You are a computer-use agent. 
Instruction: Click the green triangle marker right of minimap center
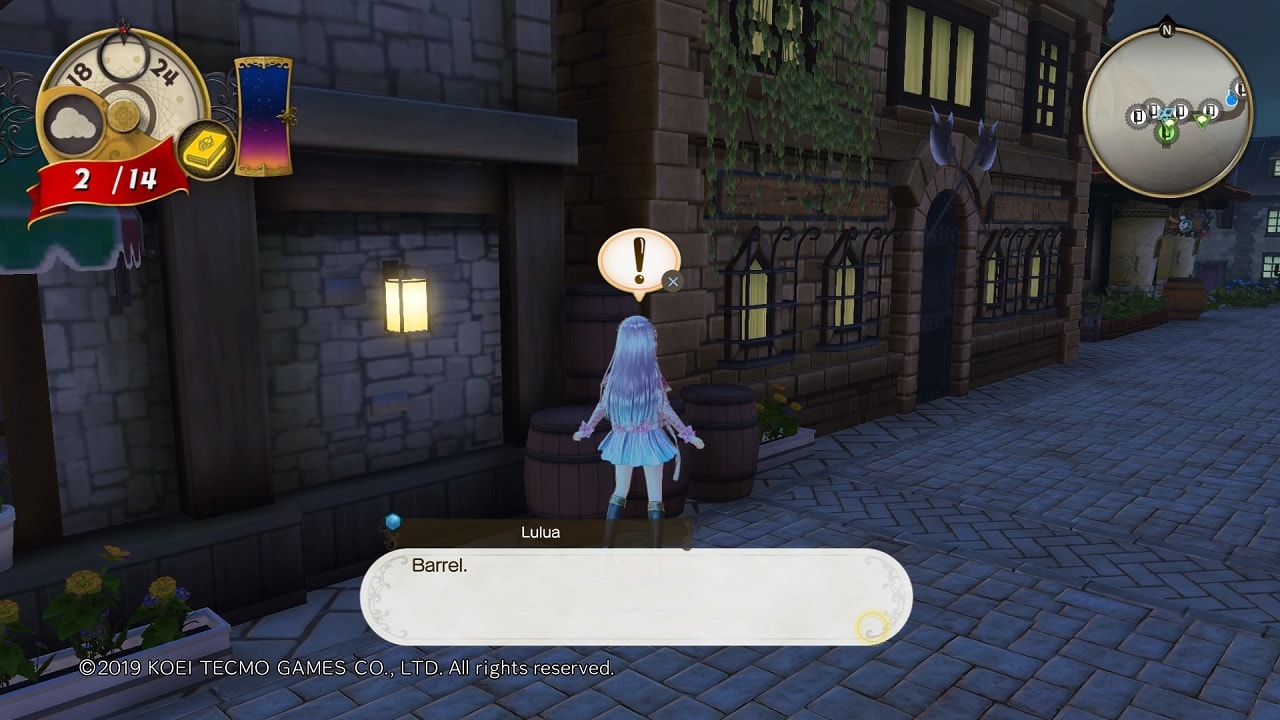pos(1202,120)
